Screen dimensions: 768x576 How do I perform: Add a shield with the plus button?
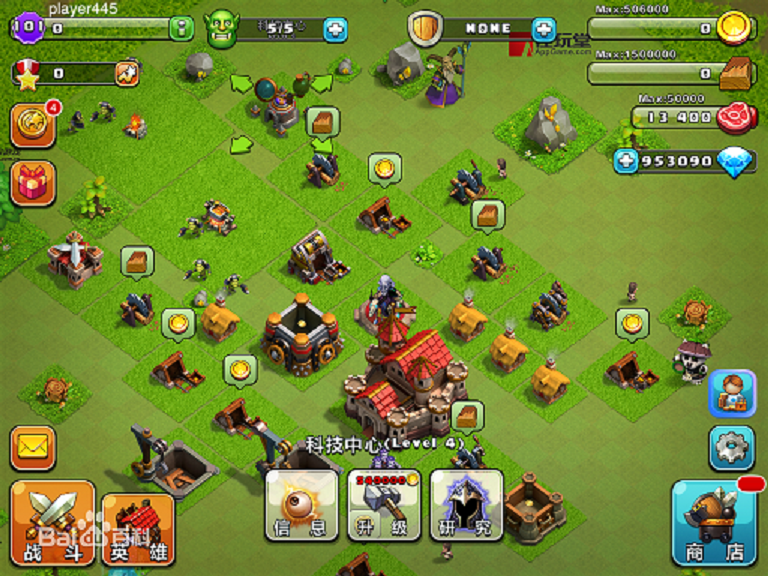(544, 28)
